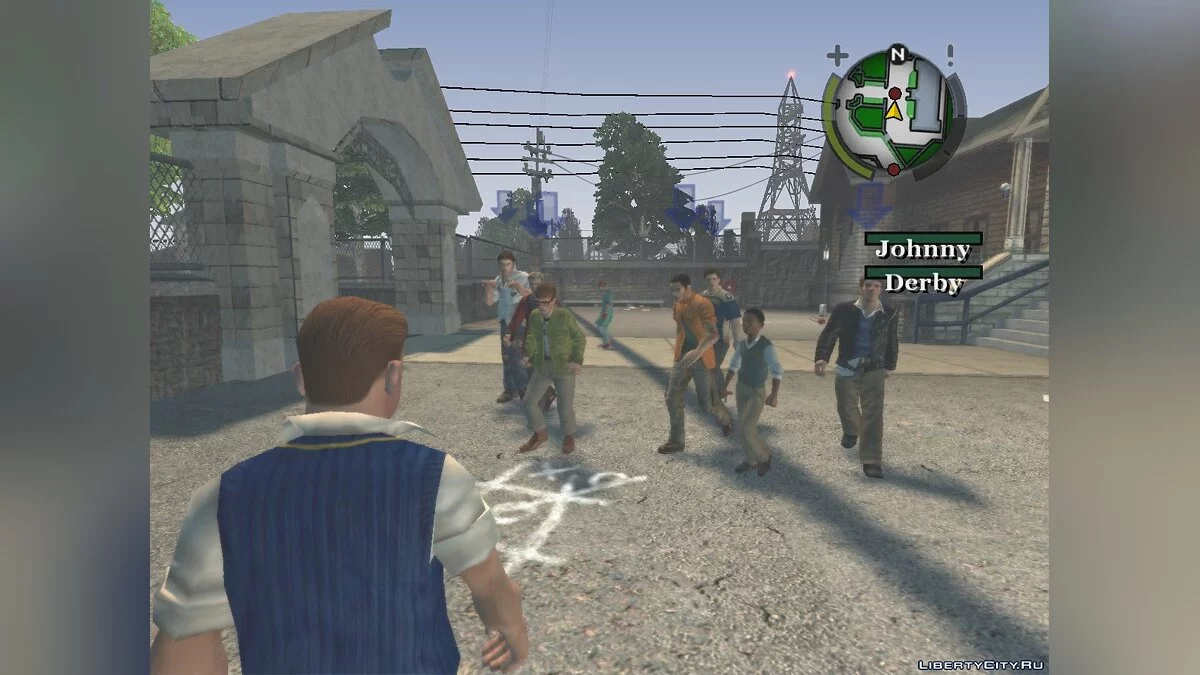Screen dimensions: 1200x675
Task: Open the LibertyCity.ru watermark link
Action: click(x=985, y=664)
